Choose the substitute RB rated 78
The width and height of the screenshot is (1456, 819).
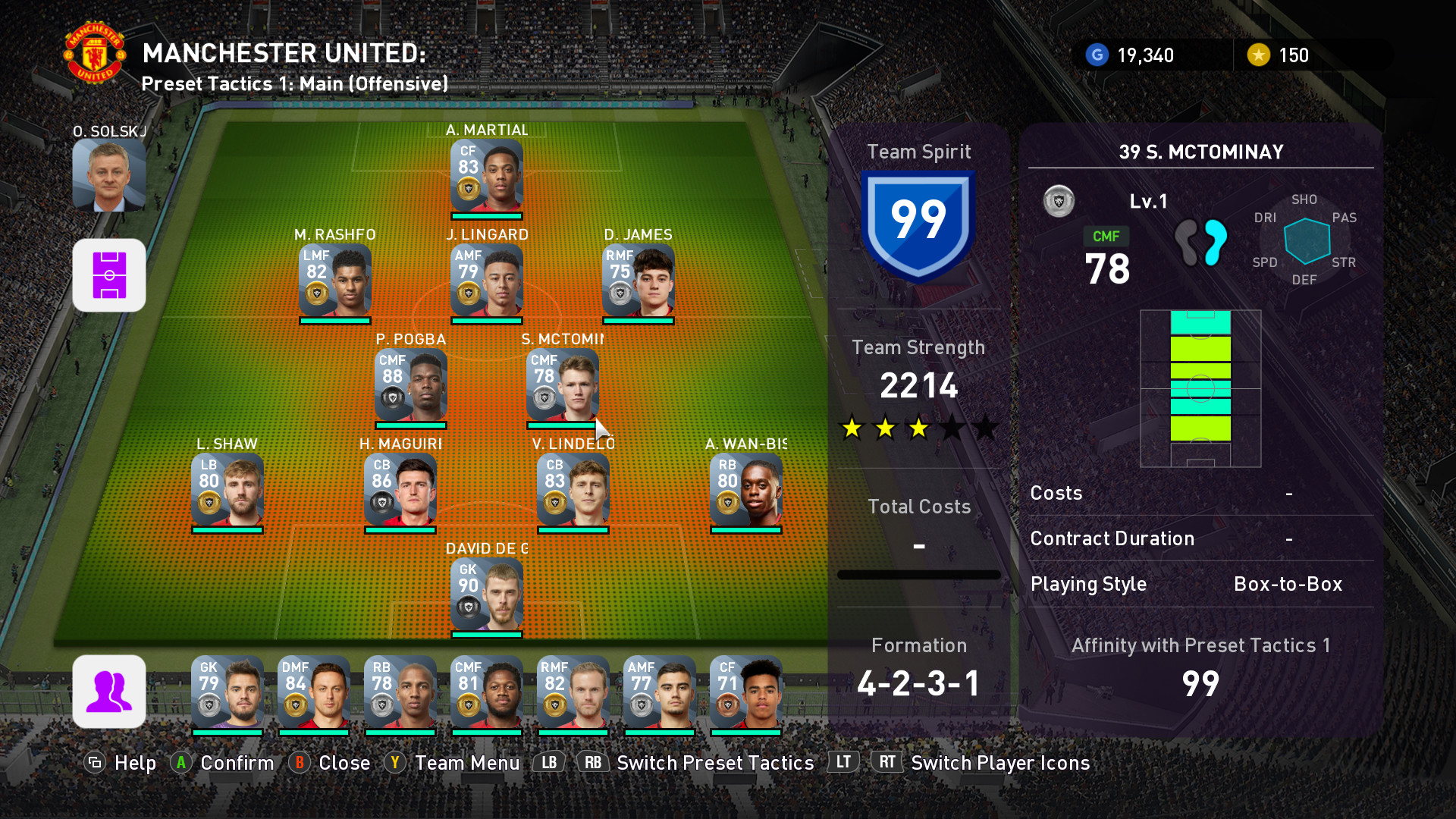pos(400,692)
